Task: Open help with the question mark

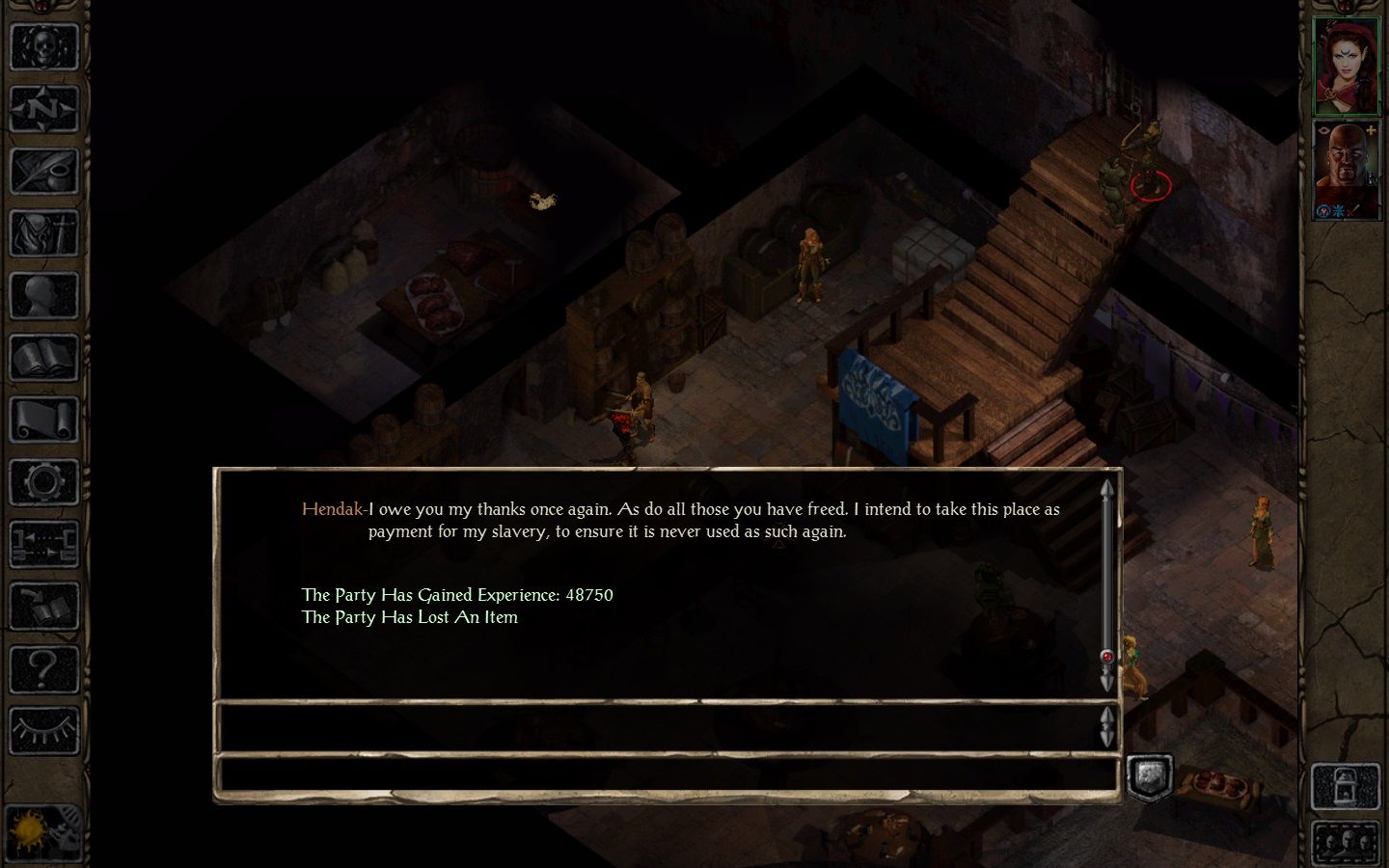Action: pyautogui.click(x=43, y=668)
